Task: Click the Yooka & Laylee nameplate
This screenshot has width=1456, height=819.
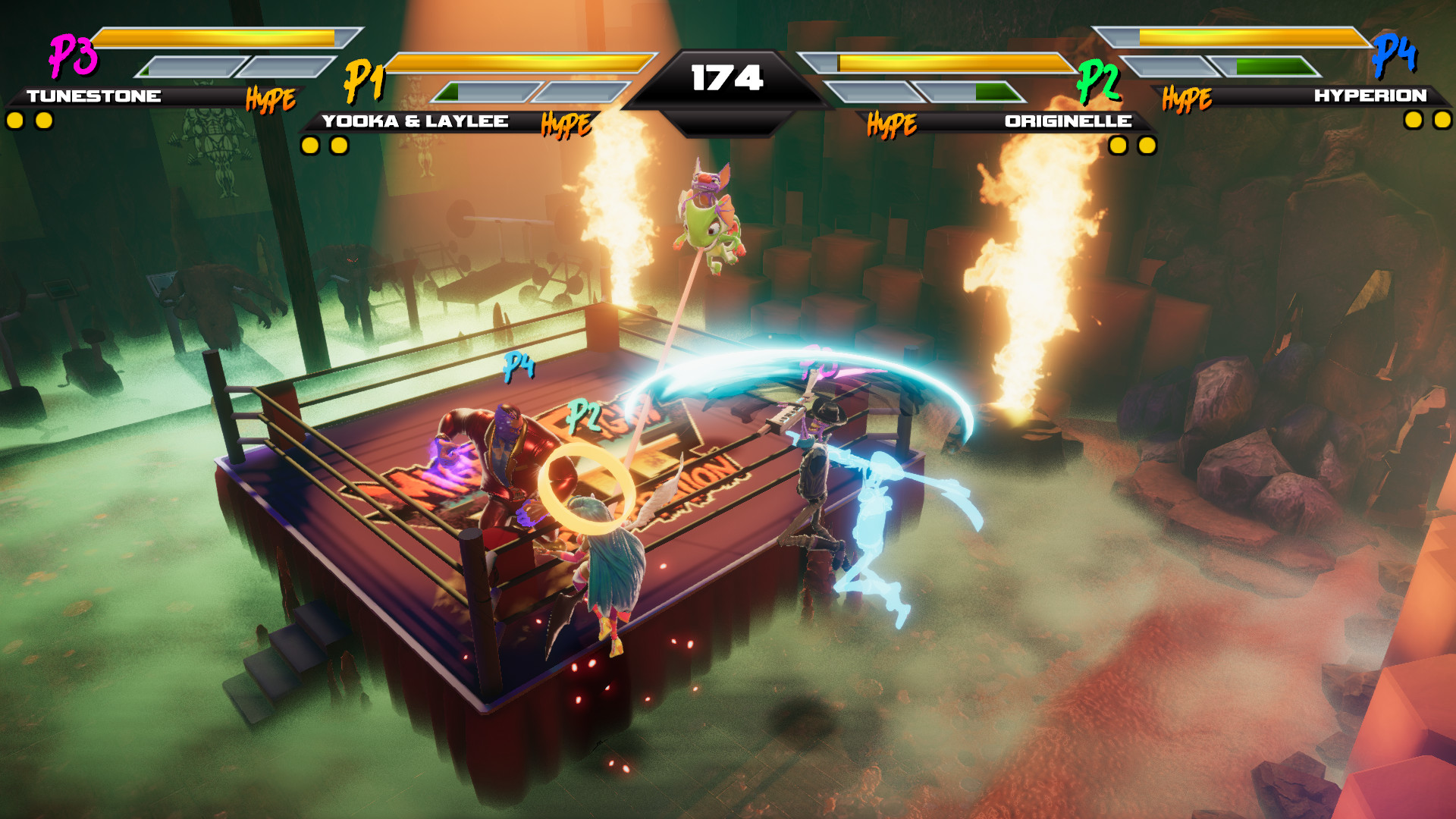Action: point(416,120)
